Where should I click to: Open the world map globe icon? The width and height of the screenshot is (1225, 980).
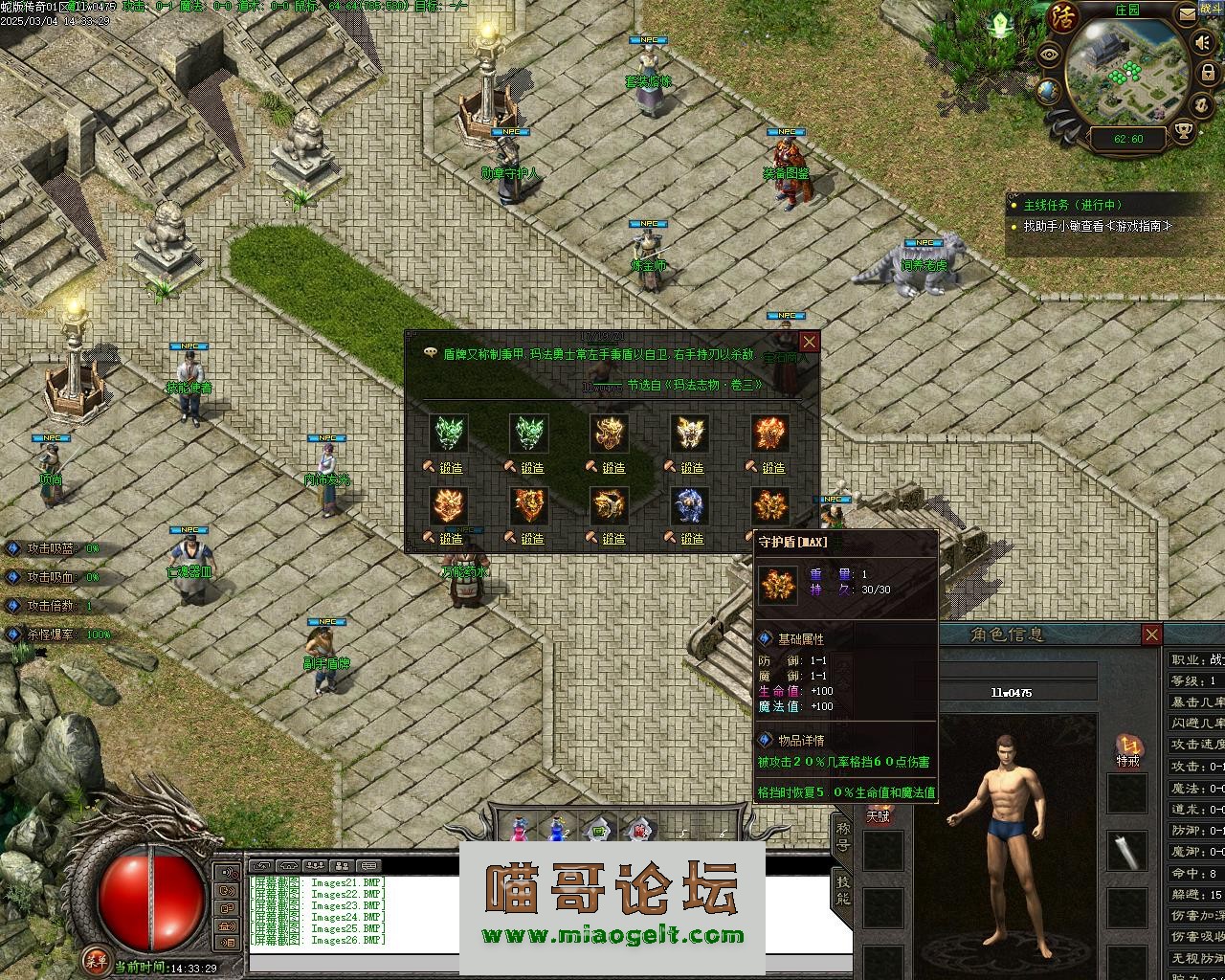tap(1049, 91)
